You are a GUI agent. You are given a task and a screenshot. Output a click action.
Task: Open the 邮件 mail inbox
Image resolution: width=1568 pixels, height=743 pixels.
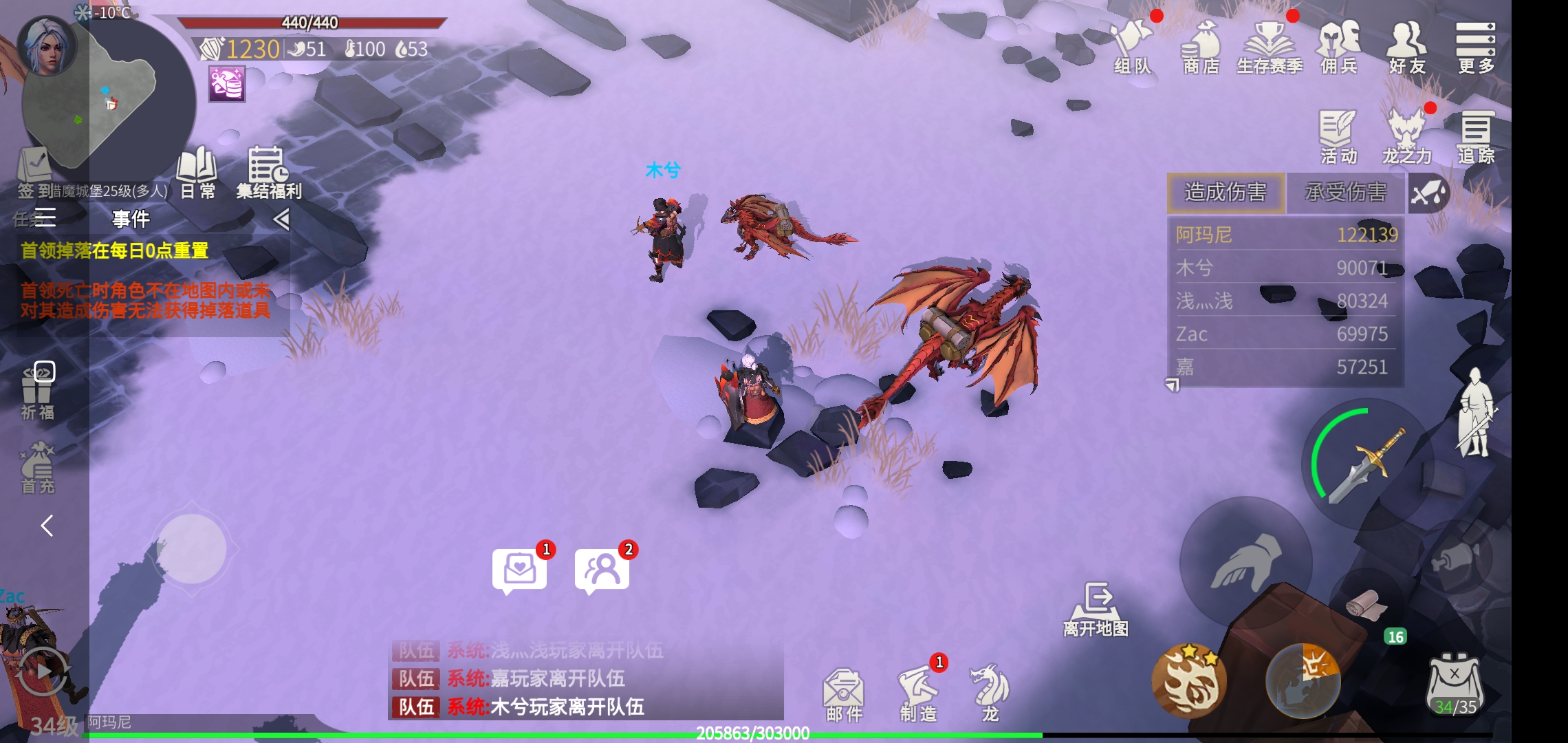click(844, 693)
